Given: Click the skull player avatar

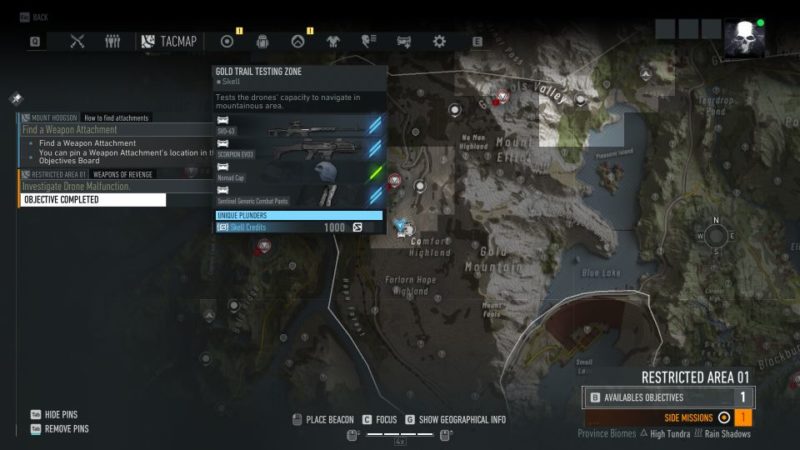Looking at the screenshot, I should point(744,38).
